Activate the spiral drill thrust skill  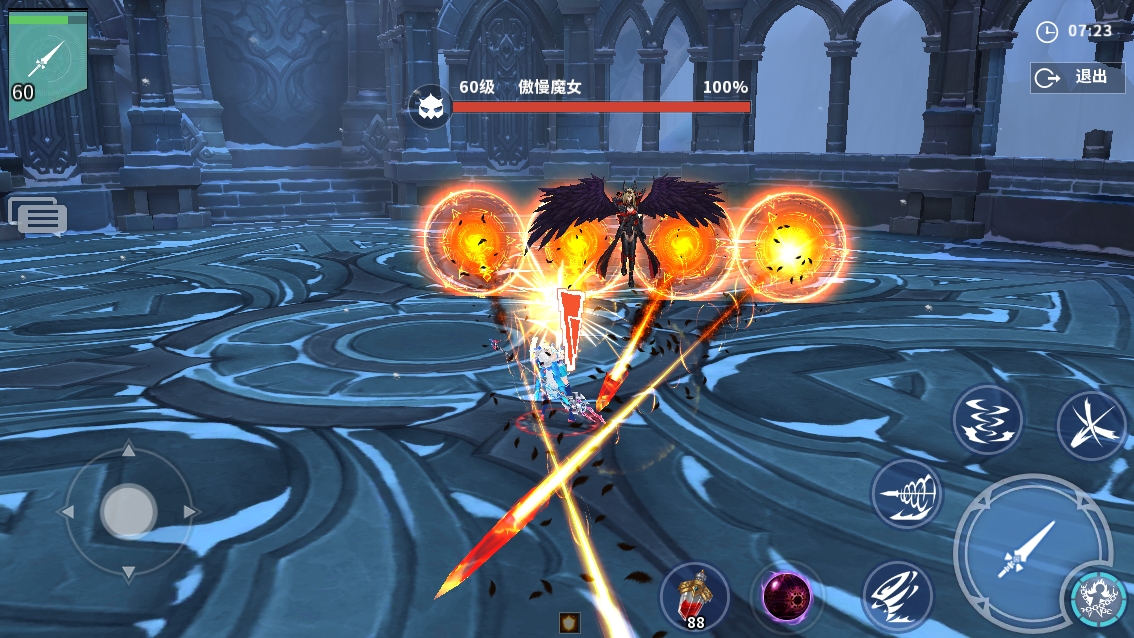click(x=906, y=493)
